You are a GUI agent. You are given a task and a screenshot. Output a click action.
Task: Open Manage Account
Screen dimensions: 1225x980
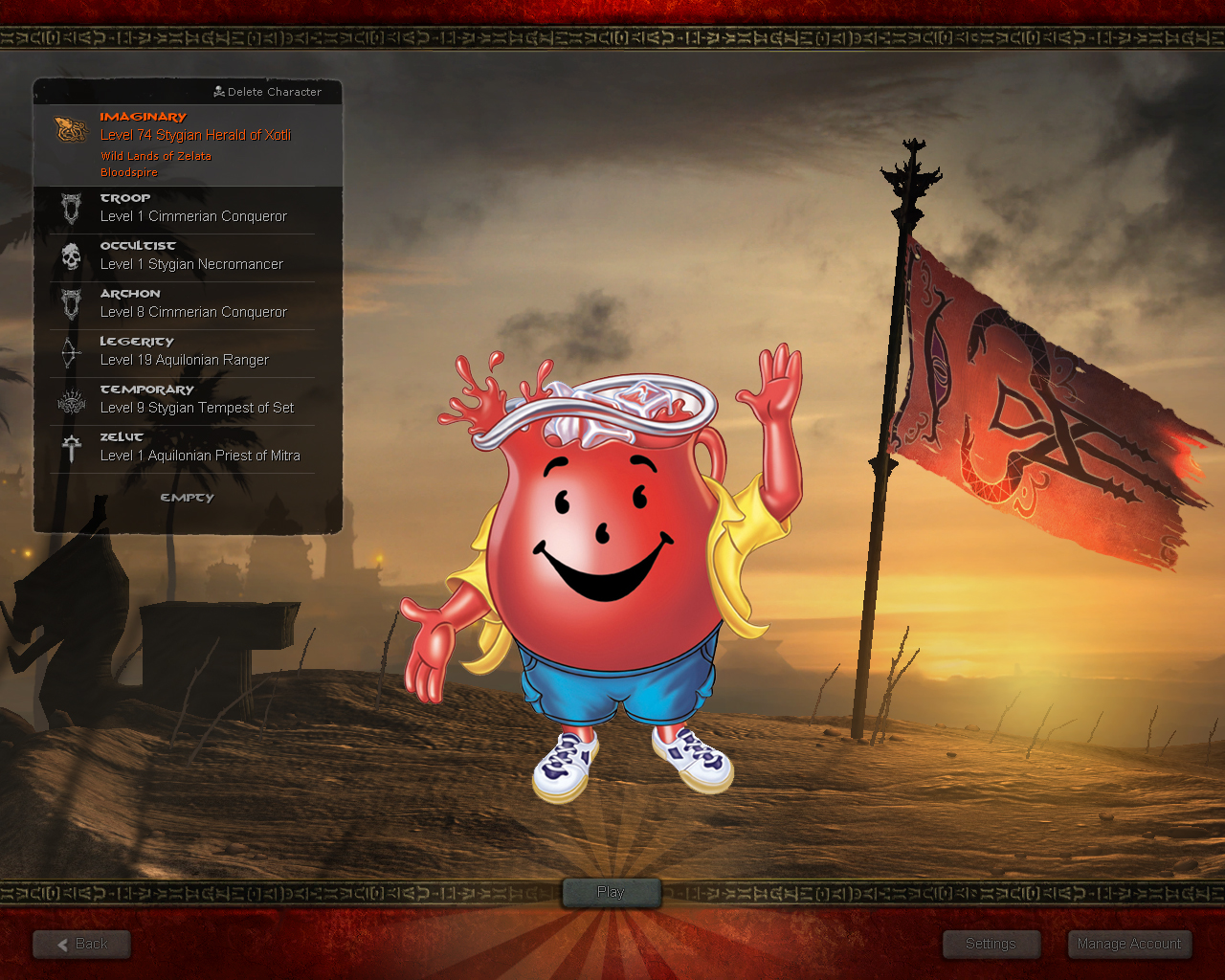(1129, 944)
